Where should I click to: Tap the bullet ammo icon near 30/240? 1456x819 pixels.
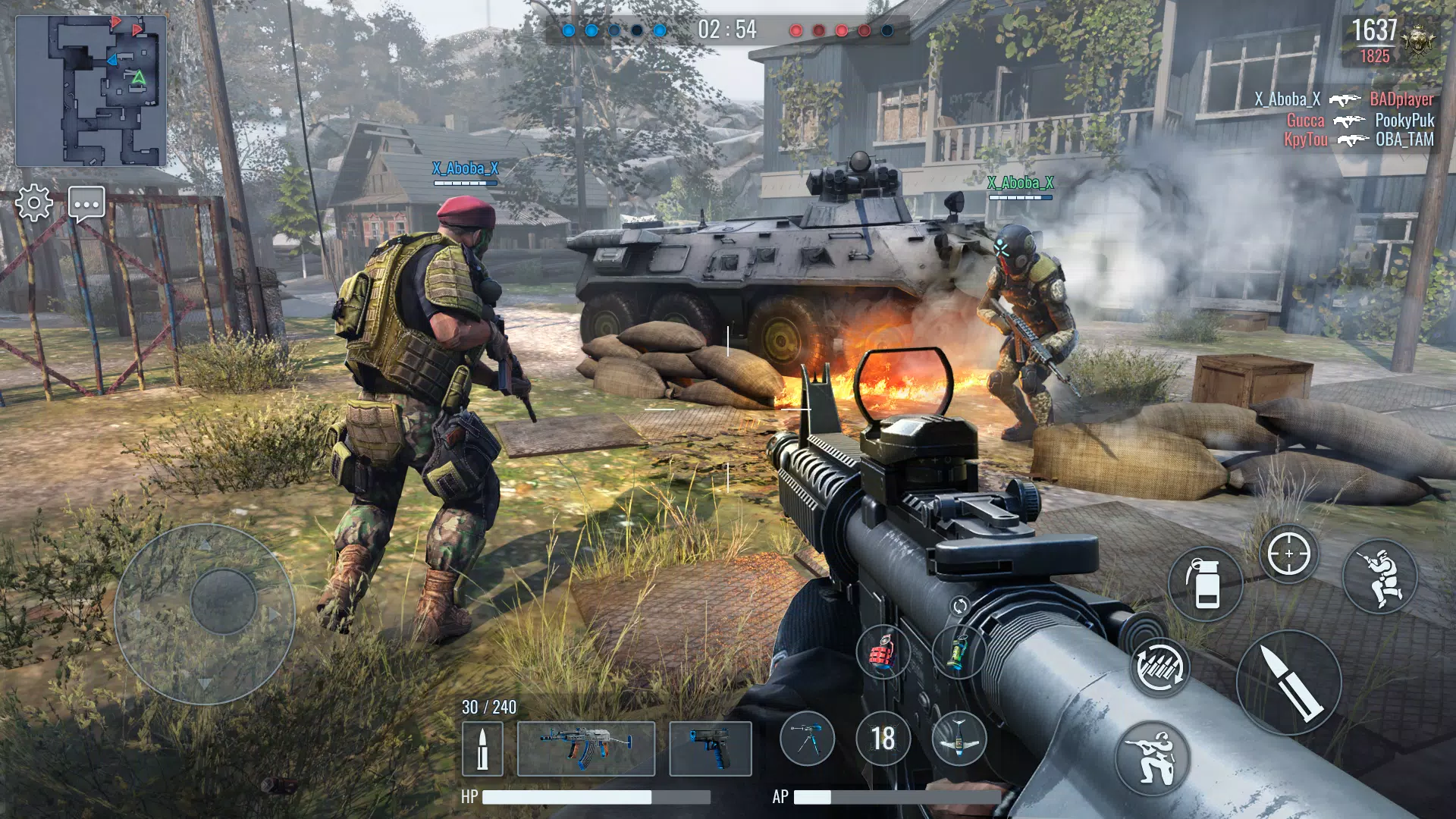(483, 749)
